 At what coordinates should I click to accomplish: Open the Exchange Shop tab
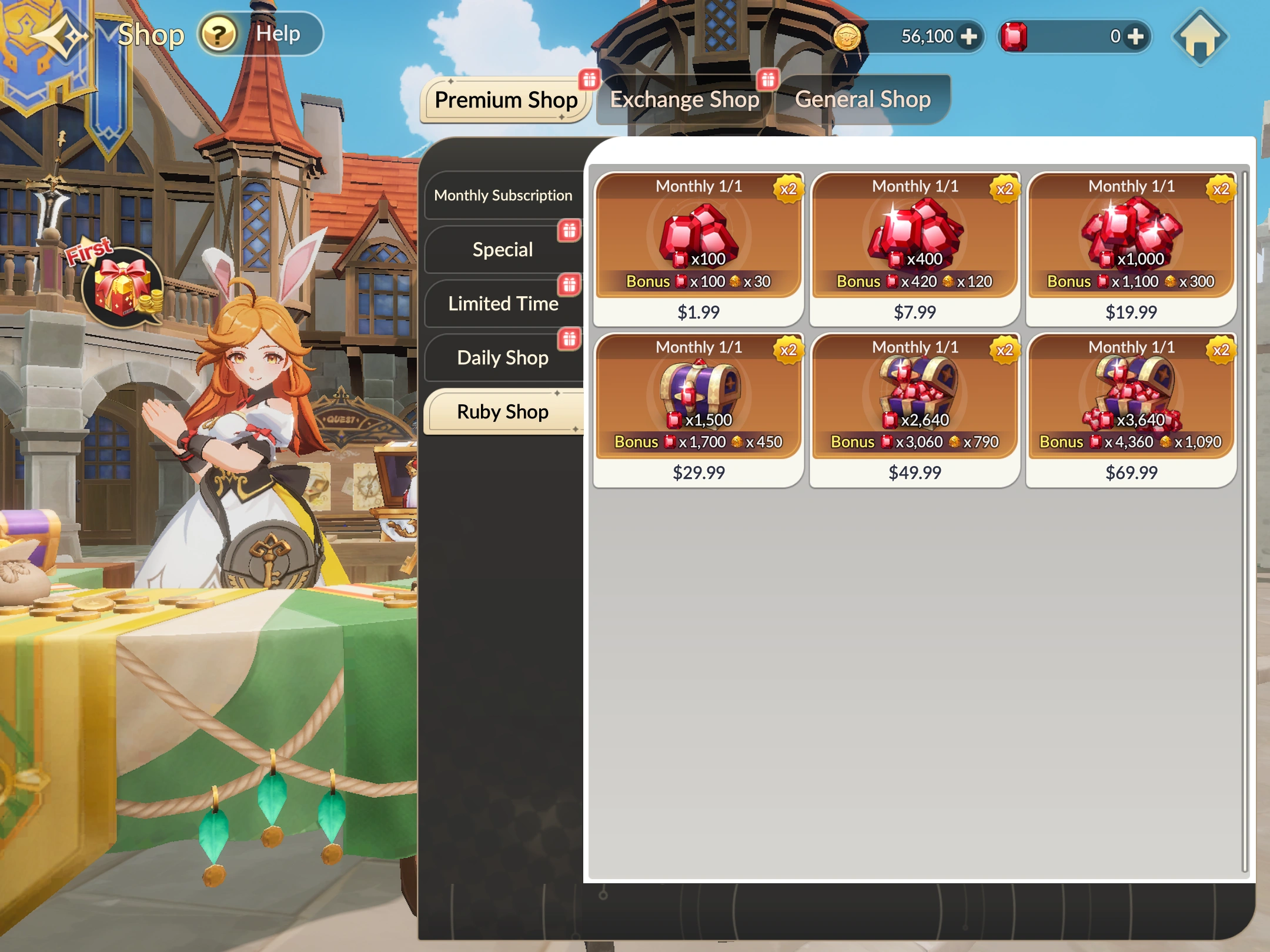click(x=684, y=100)
